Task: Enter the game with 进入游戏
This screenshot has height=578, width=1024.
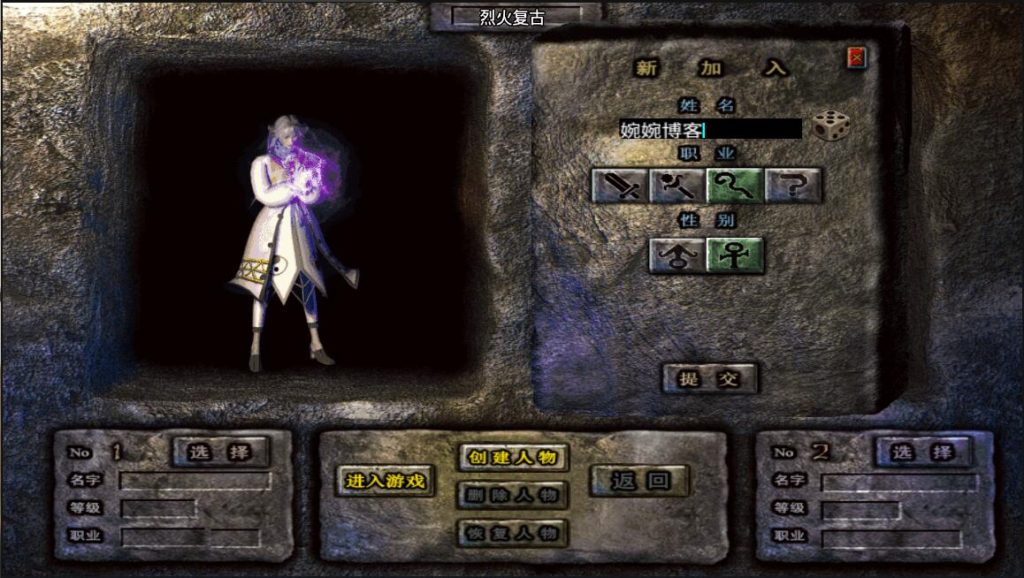Action: [385, 481]
